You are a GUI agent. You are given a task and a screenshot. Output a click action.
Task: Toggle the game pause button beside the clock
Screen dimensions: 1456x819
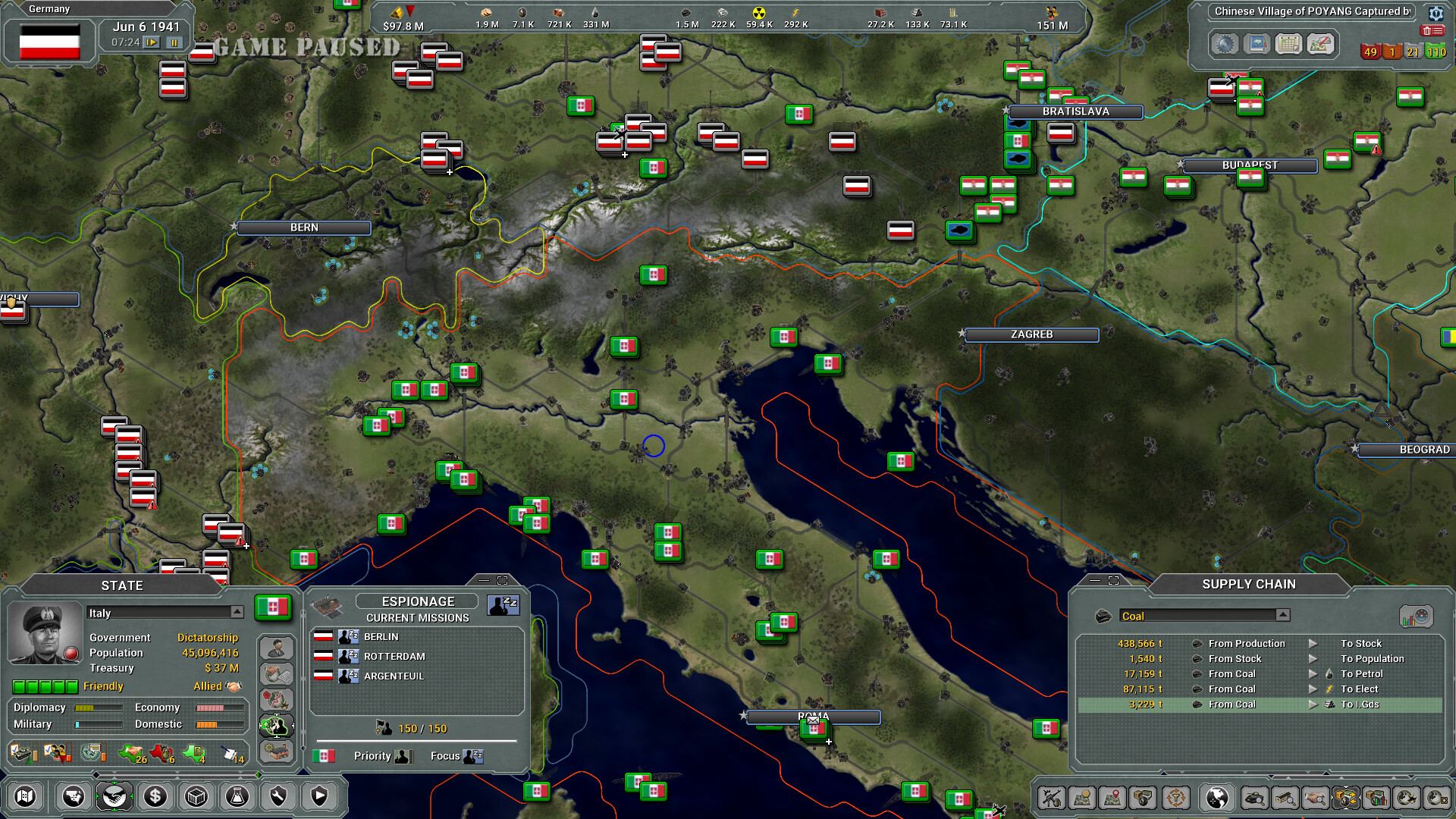click(174, 43)
